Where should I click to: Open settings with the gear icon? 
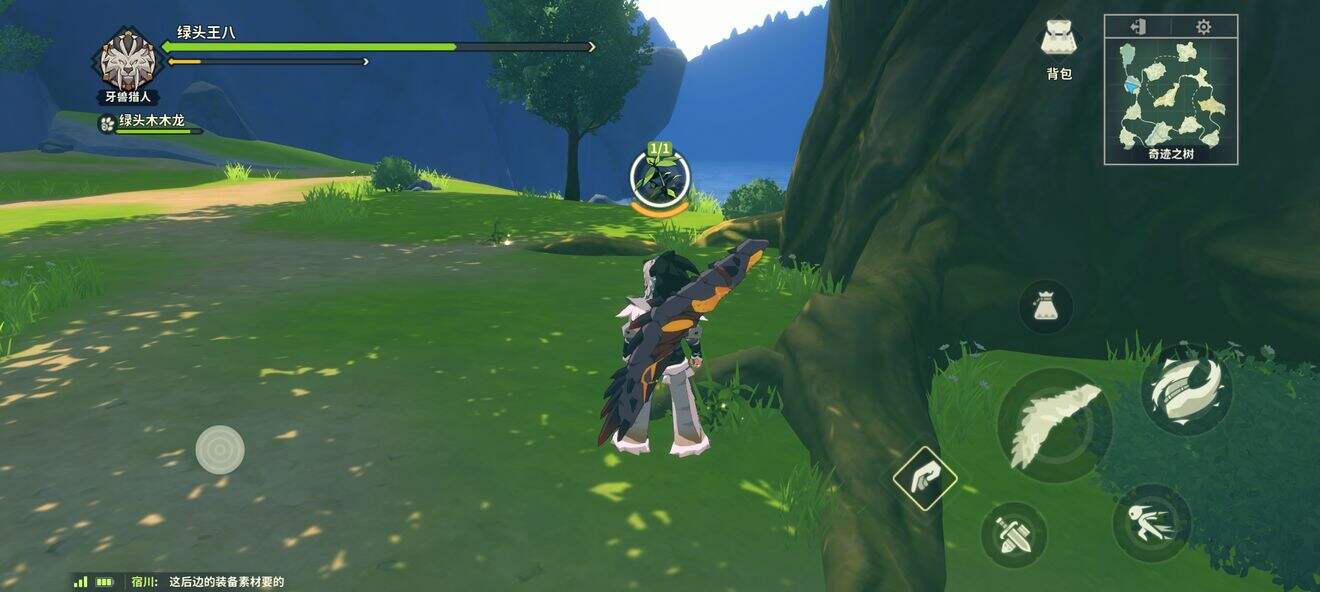tap(1203, 26)
